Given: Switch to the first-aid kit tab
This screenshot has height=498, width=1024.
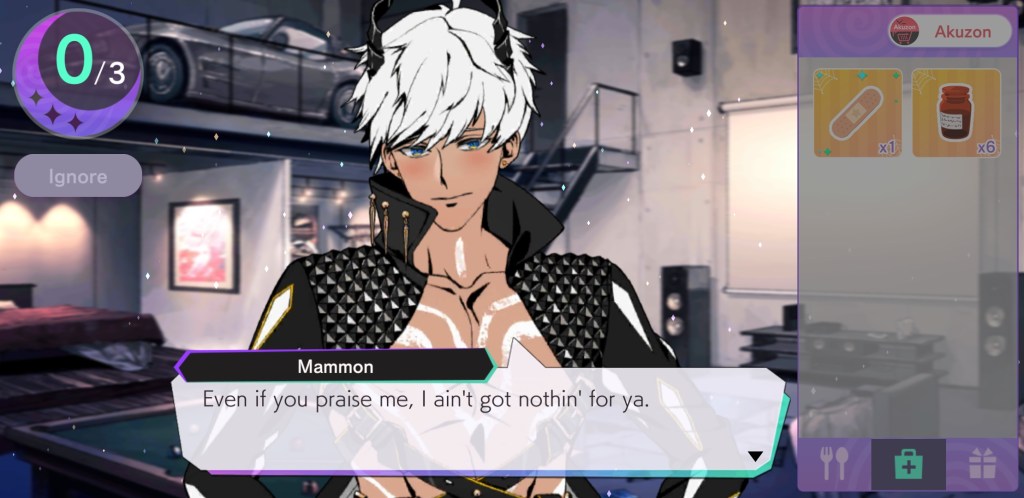Looking at the screenshot, I should 908,464.
